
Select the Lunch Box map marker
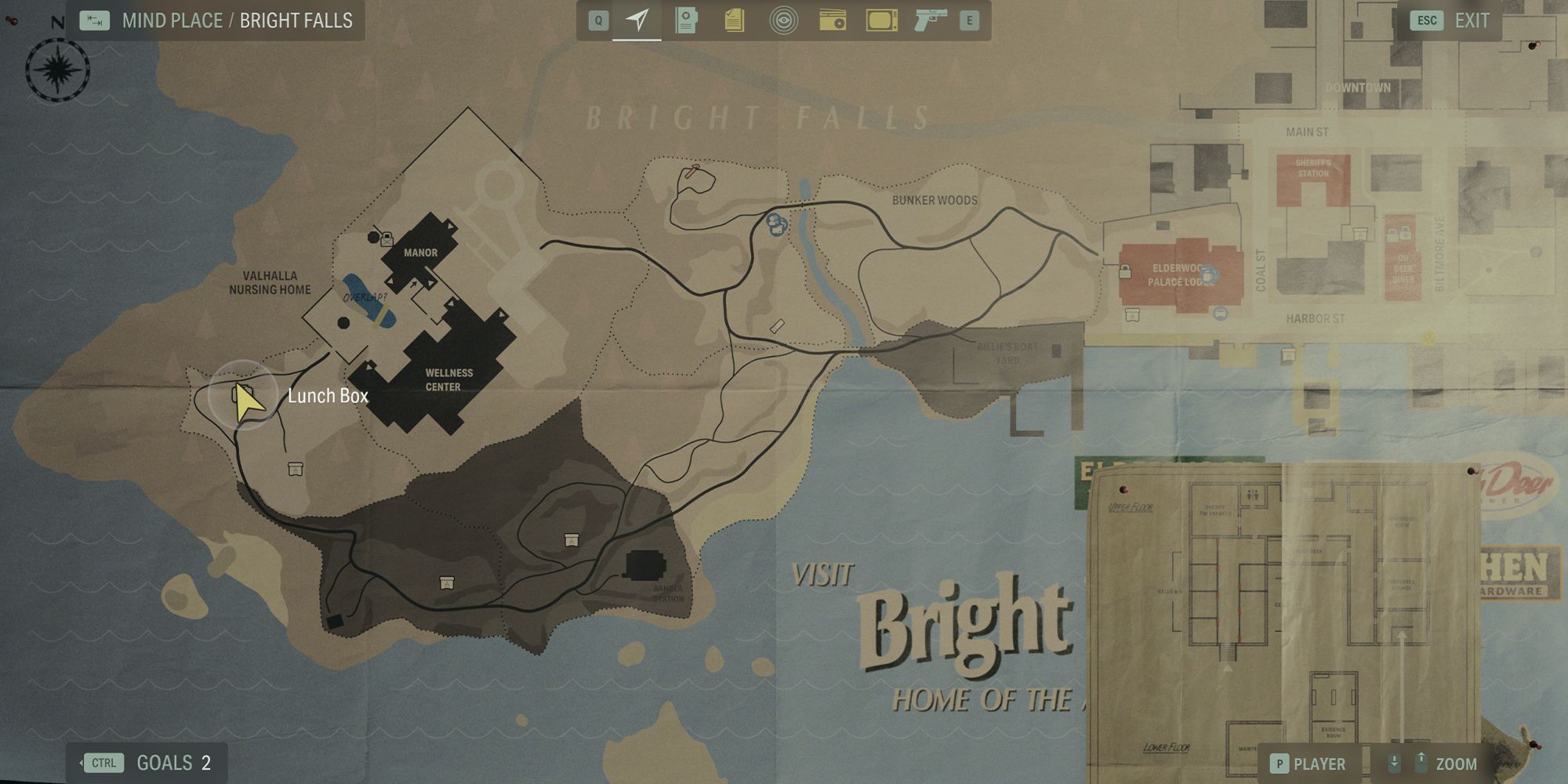[x=242, y=394]
